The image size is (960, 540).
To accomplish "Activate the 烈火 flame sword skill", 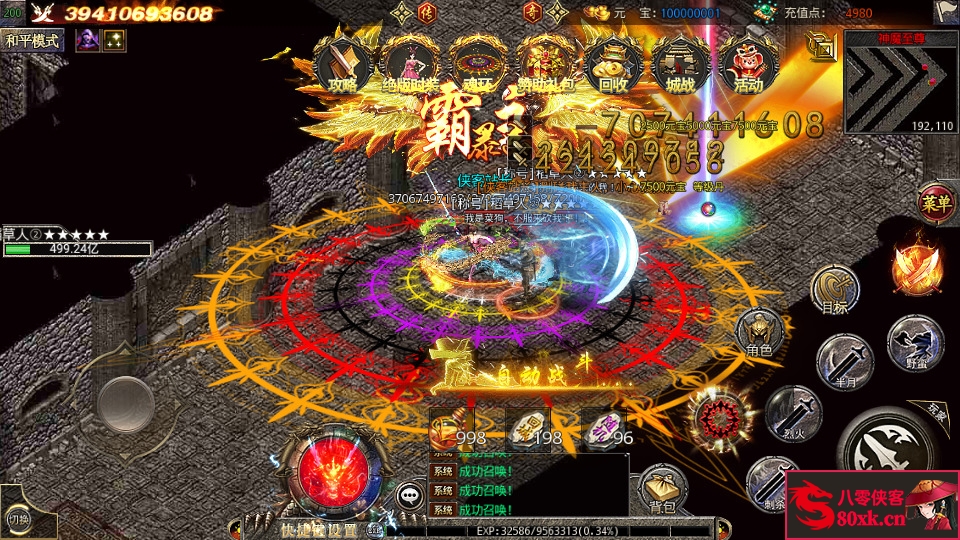I will click(x=793, y=412).
